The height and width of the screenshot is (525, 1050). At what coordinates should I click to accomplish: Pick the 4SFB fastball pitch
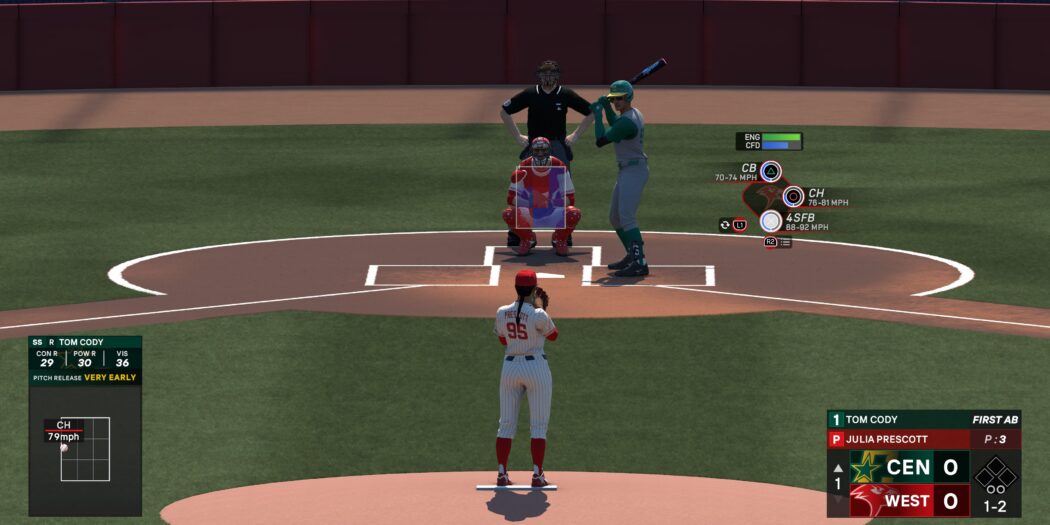coord(770,221)
